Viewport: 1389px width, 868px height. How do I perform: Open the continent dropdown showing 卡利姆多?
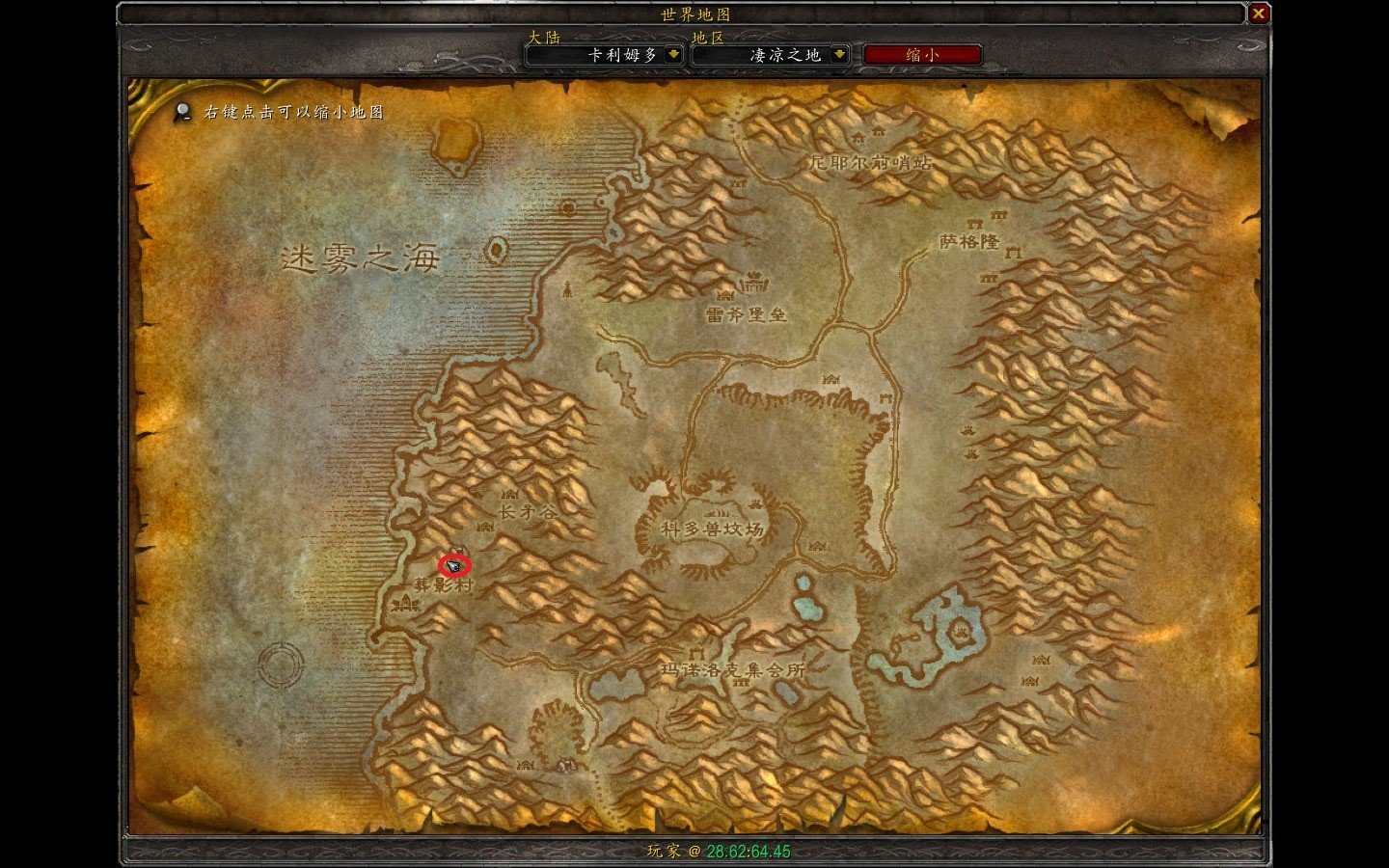pos(673,55)
